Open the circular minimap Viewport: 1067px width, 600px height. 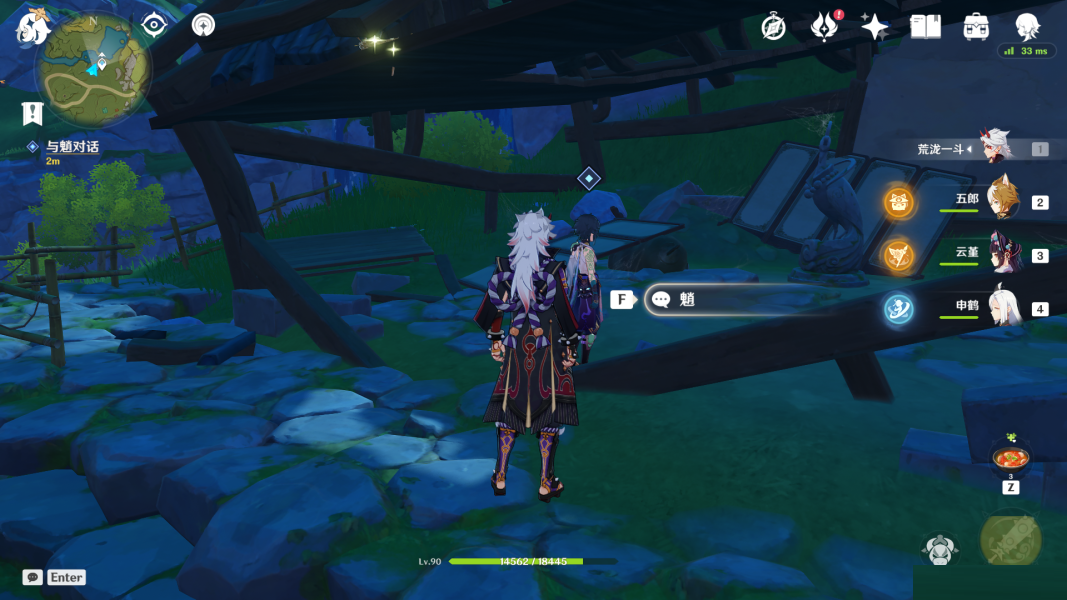[92, 70]
